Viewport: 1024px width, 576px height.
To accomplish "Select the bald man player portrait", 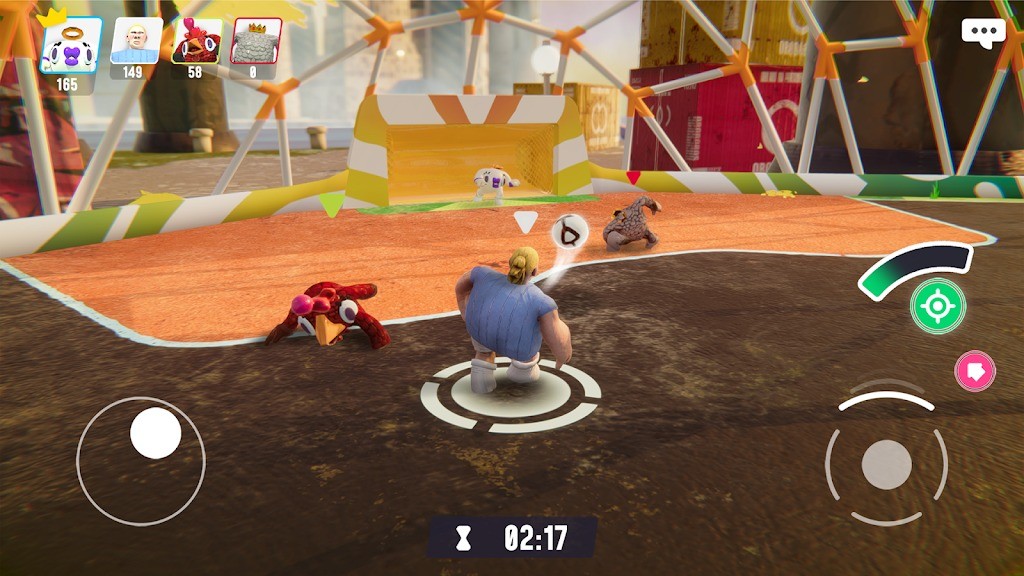I will (x=135, y=42).
